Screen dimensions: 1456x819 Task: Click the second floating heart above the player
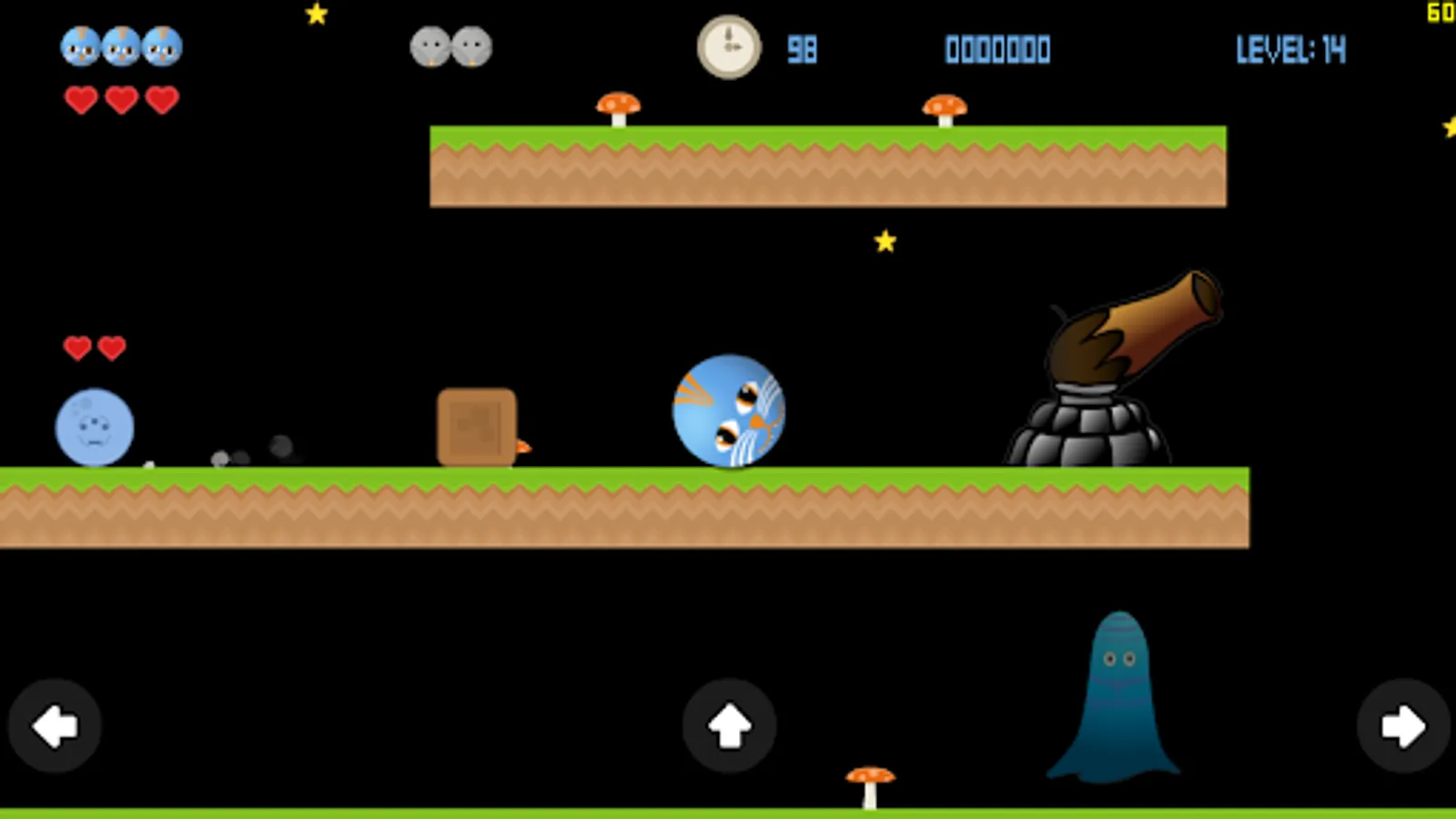tap(111, 348)
